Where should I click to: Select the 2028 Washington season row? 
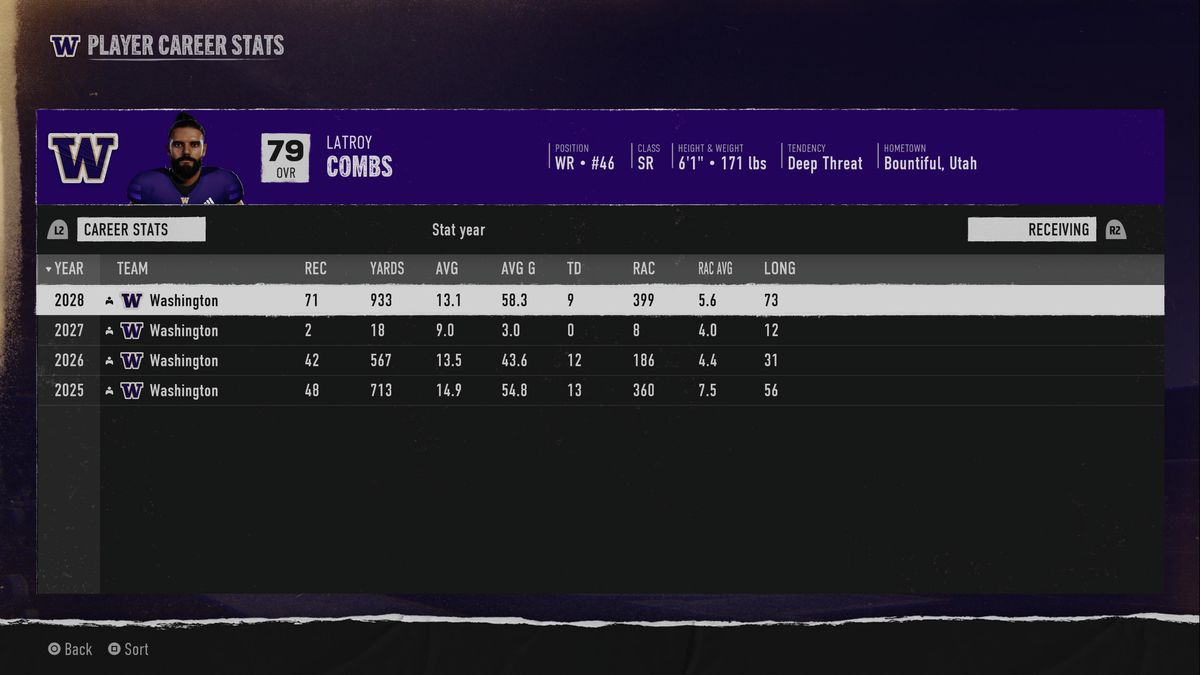600,300
